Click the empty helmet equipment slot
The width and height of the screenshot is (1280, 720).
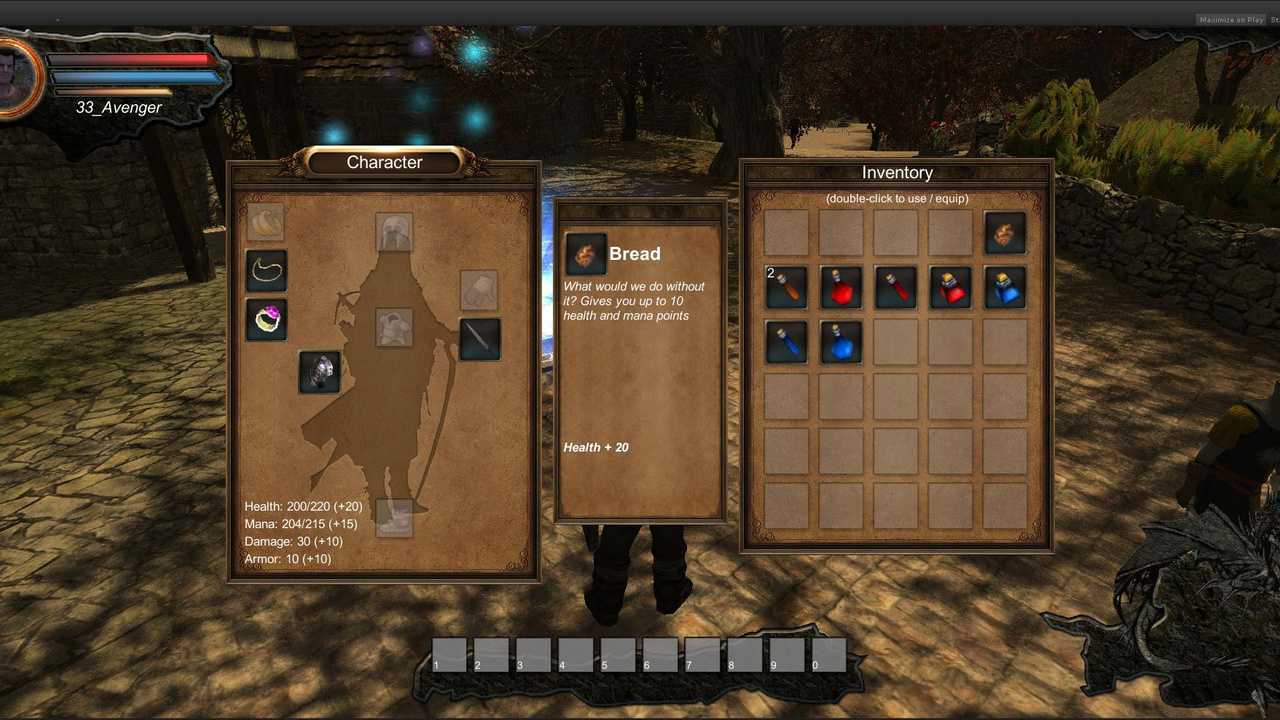click(x=394, y=232)
